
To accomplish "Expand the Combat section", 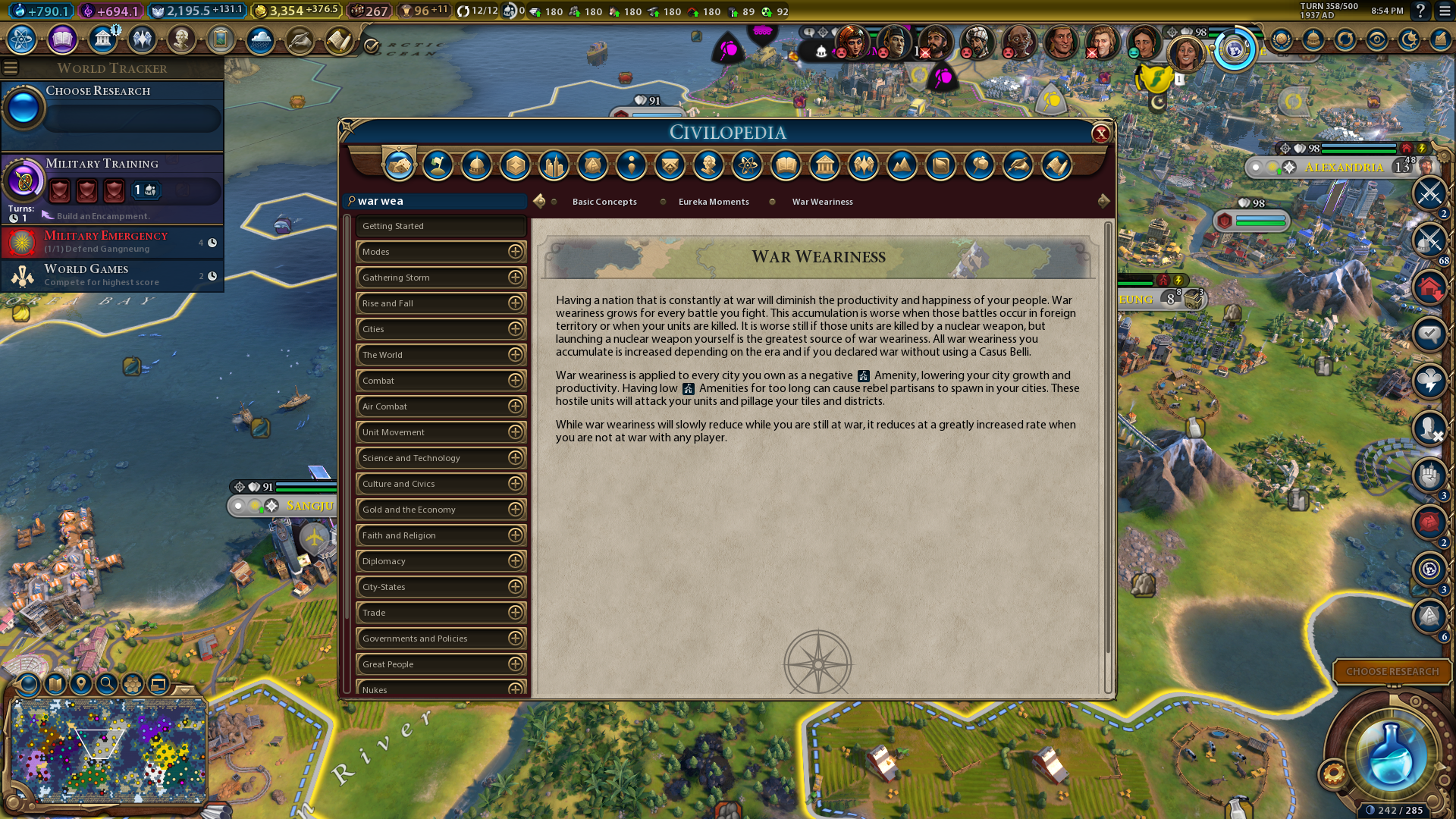I will pos(515,381).
